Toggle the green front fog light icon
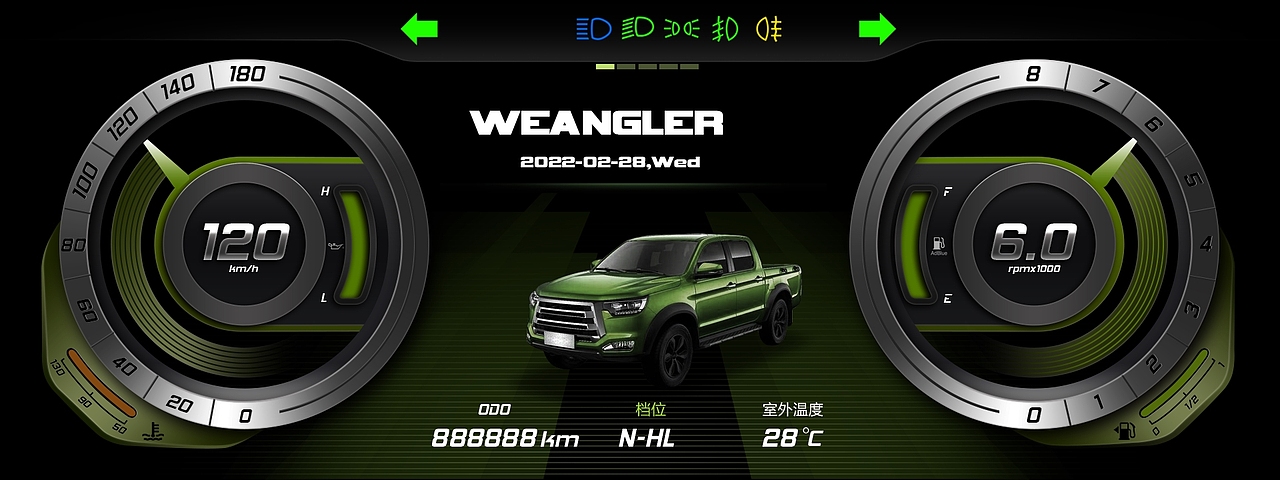This screenshot has width=1280, height=480. click(x=725, y=29)
